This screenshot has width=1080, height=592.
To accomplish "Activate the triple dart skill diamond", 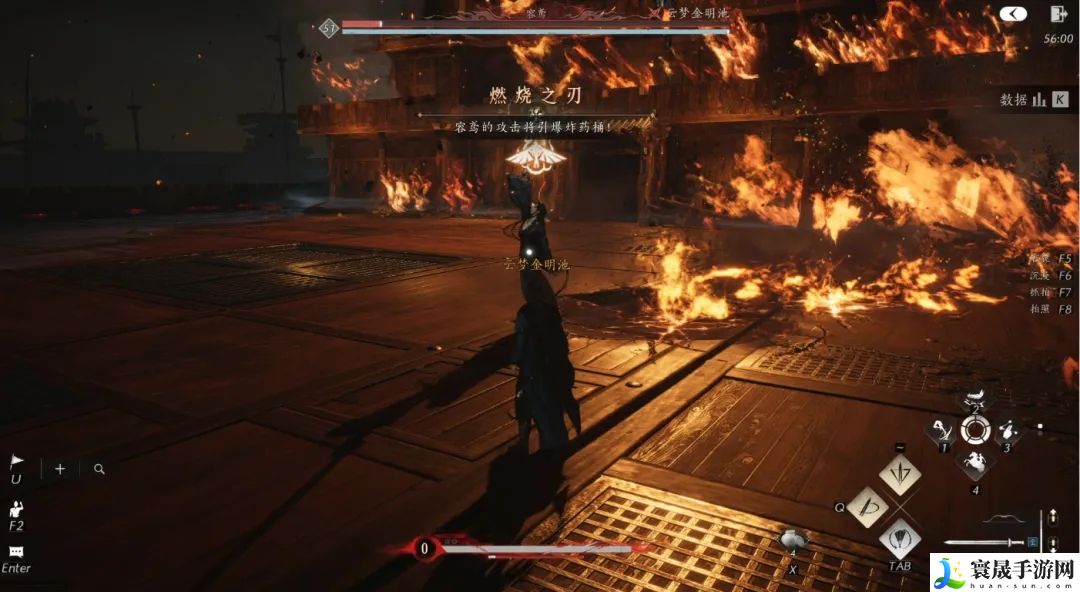I will (900, 473).
